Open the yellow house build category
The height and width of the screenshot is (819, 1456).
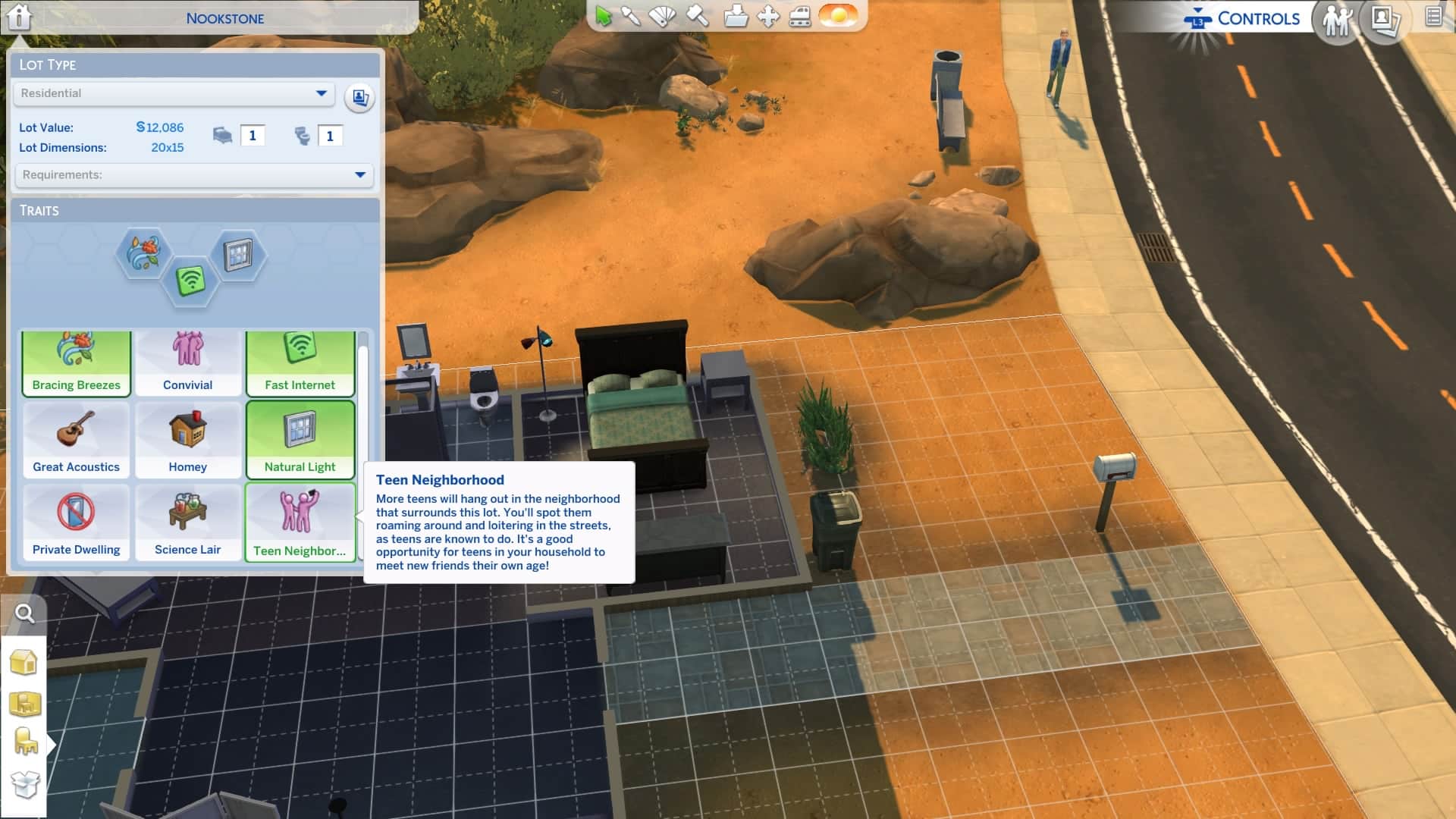pos(24,662)
